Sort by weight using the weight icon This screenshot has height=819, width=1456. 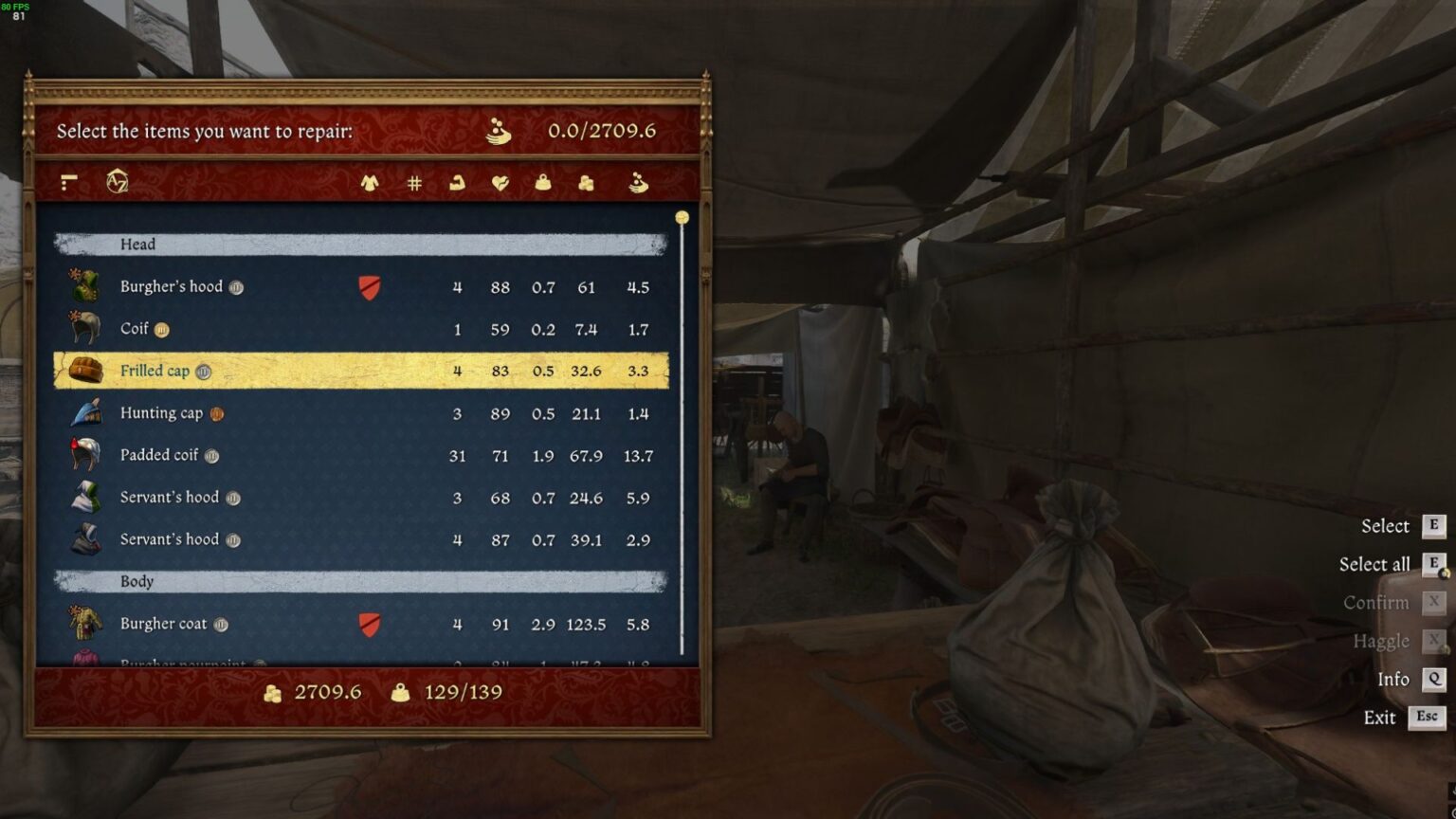tap(542, 182)
